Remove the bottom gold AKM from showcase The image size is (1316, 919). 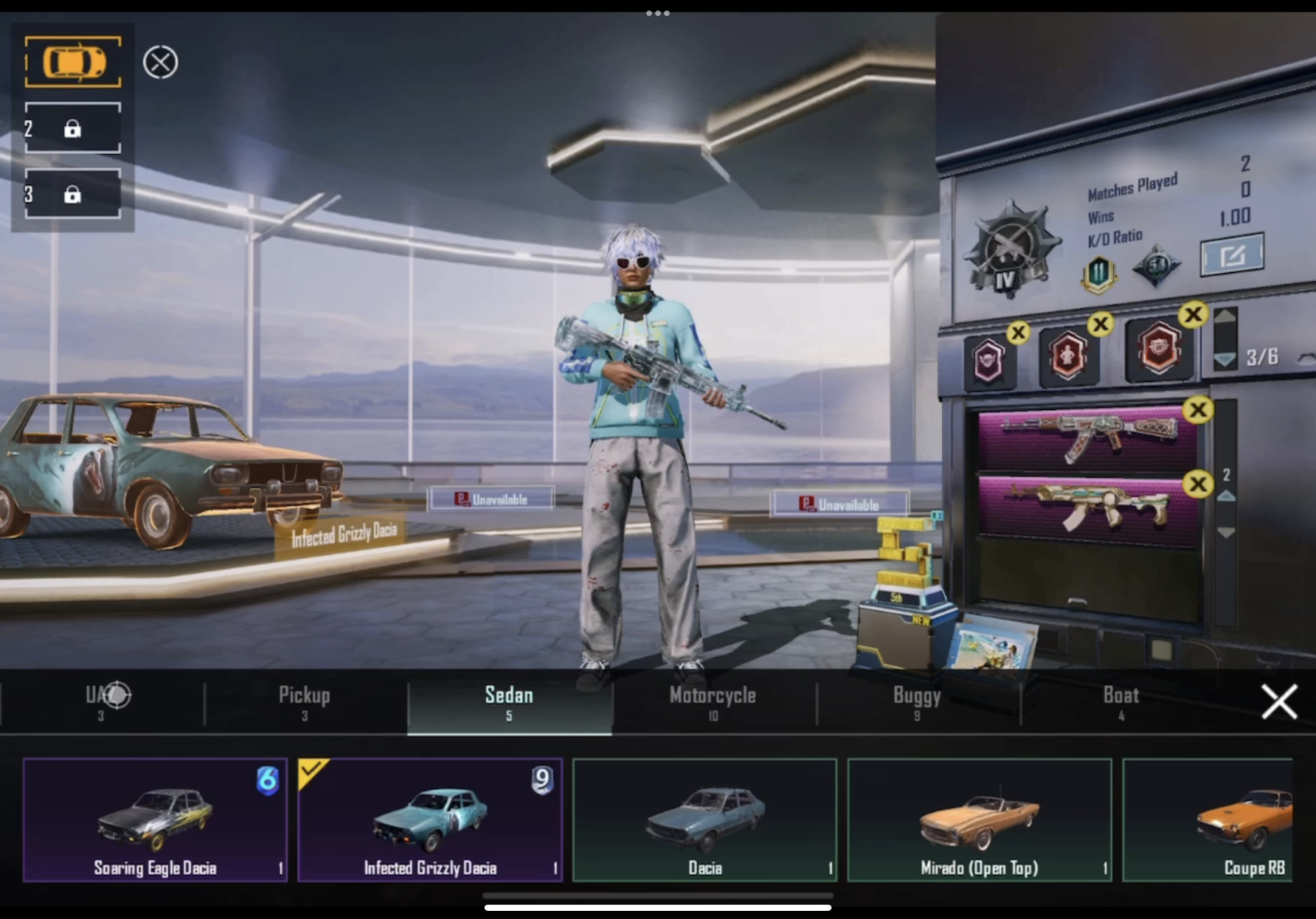click(x=1199, y=484)
